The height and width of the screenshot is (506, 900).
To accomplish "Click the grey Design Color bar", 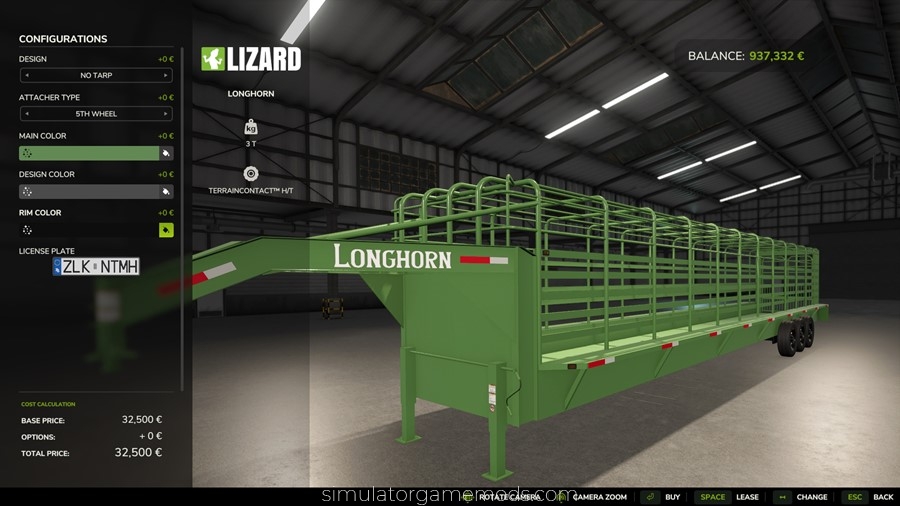I will pos(88,191).
